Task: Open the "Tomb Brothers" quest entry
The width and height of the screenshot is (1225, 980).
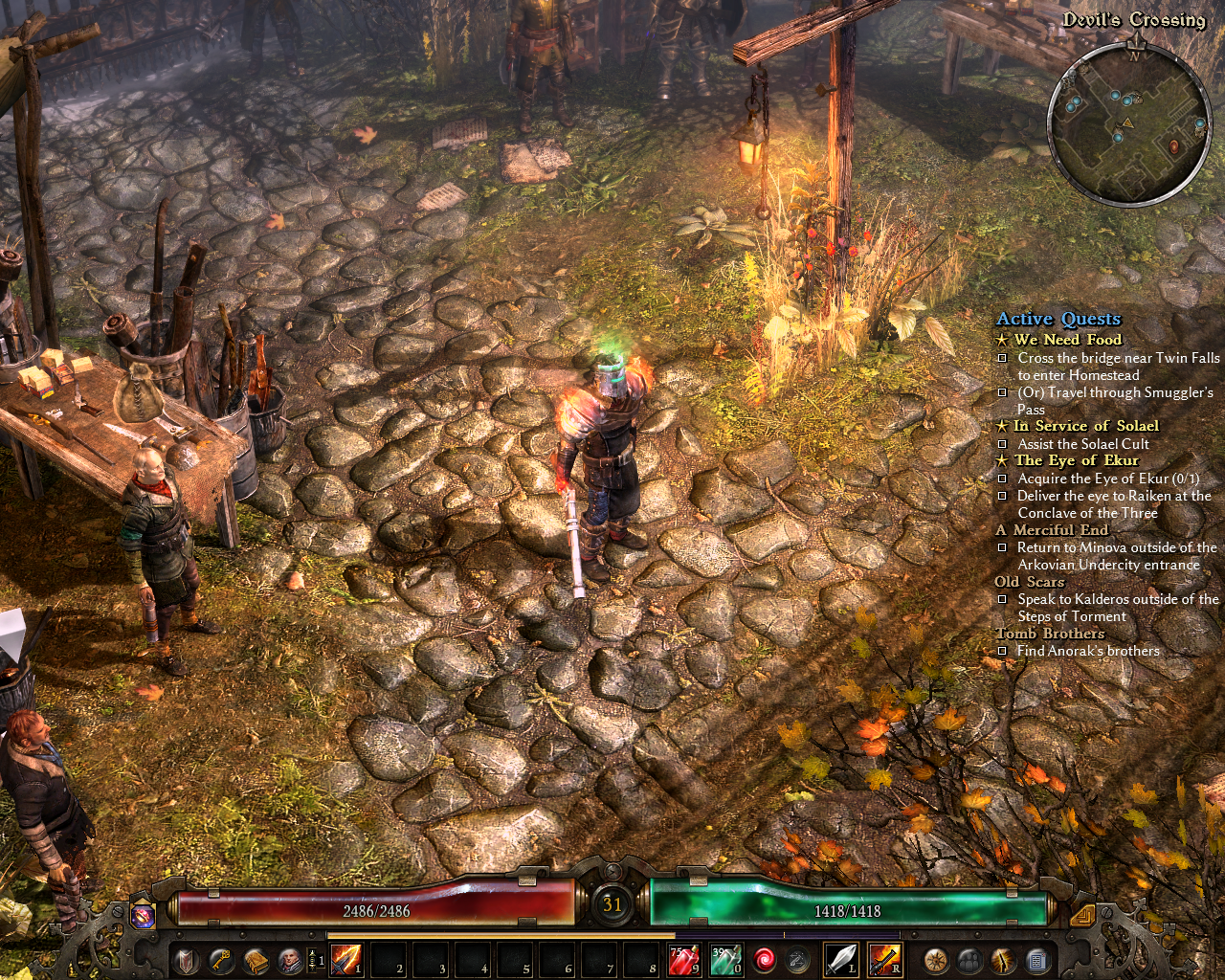Action: tap(1049, 634)
